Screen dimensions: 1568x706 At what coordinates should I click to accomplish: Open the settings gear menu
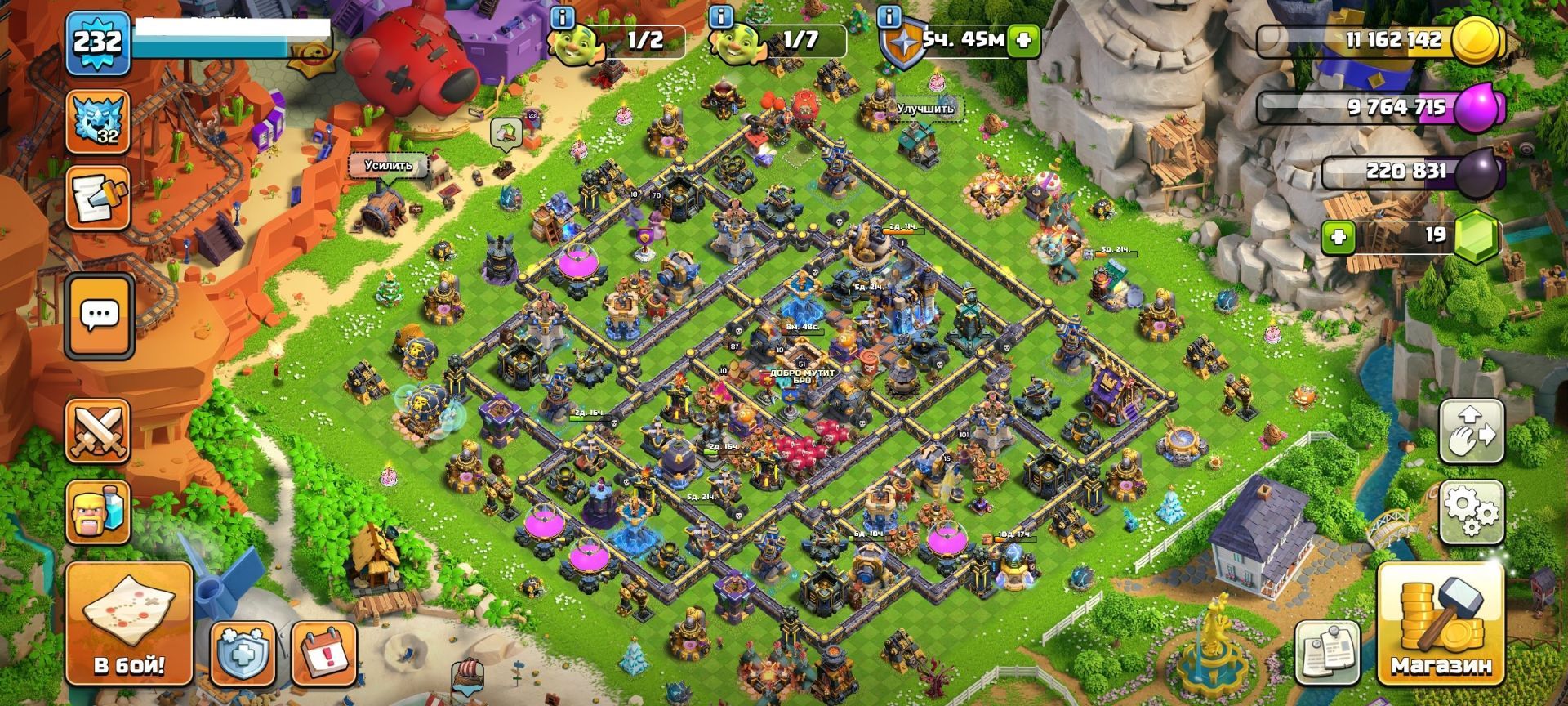pyautogui.click(x=1471, y=512)
